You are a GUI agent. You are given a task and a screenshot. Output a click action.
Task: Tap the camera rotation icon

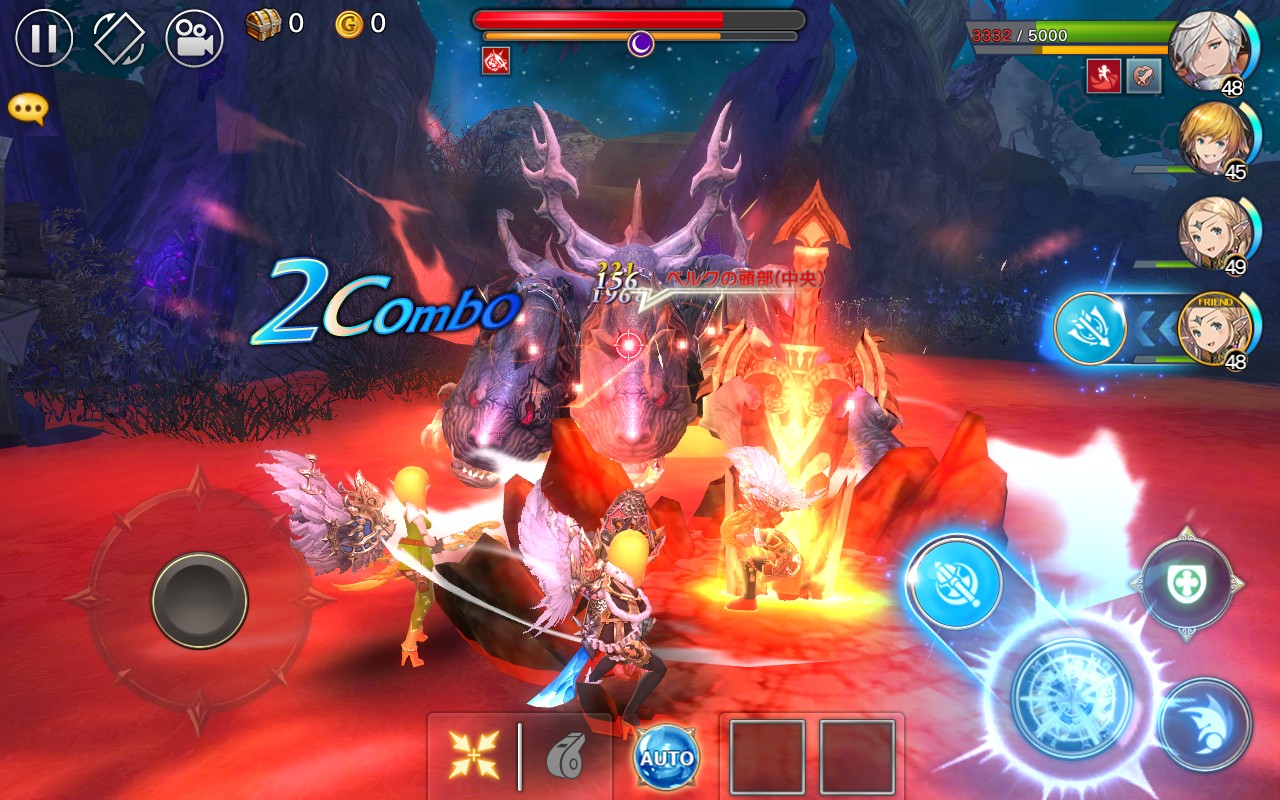click(x=119, y=38)
